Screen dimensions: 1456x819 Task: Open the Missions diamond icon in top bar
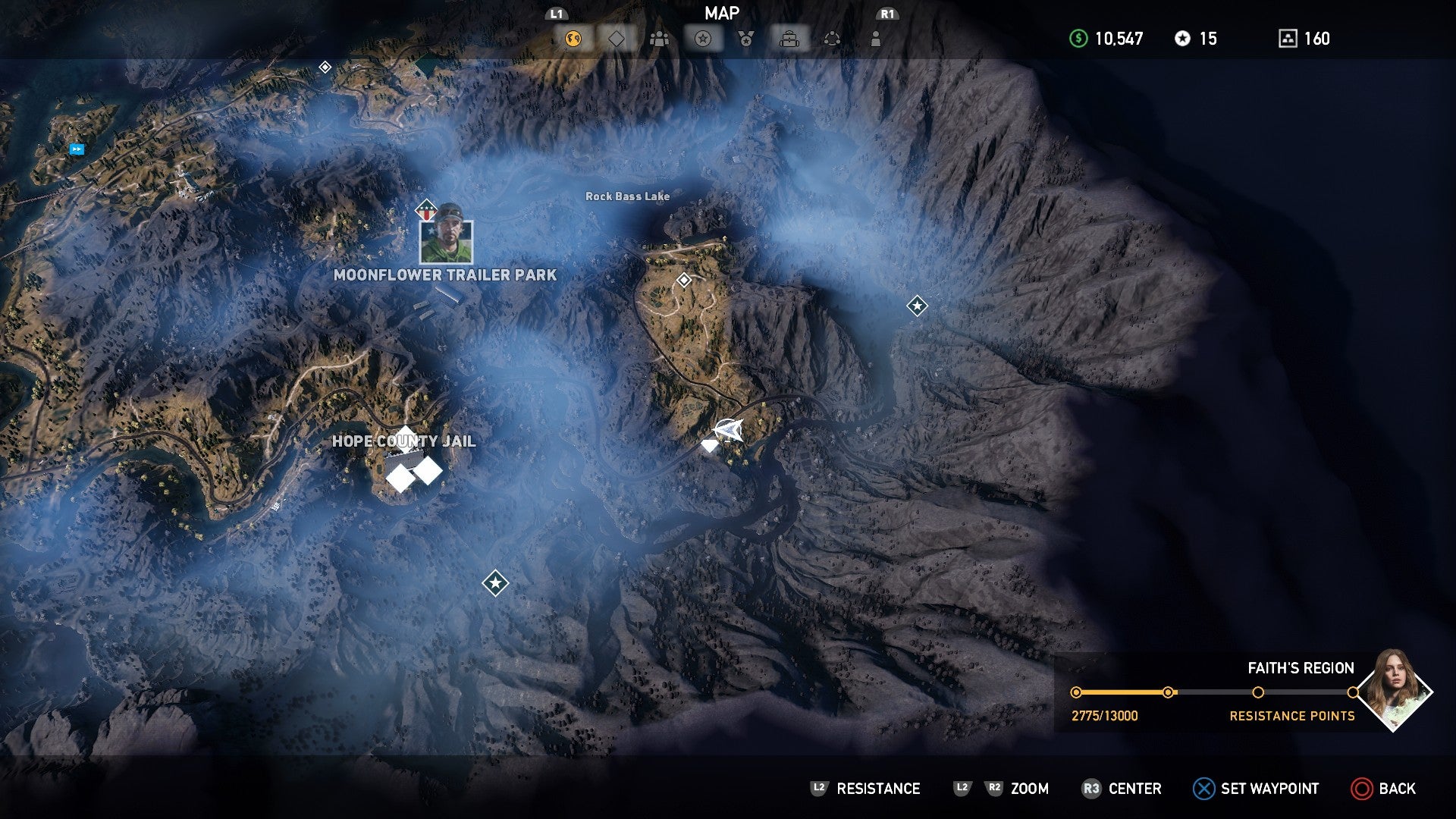tap(617, 37)
